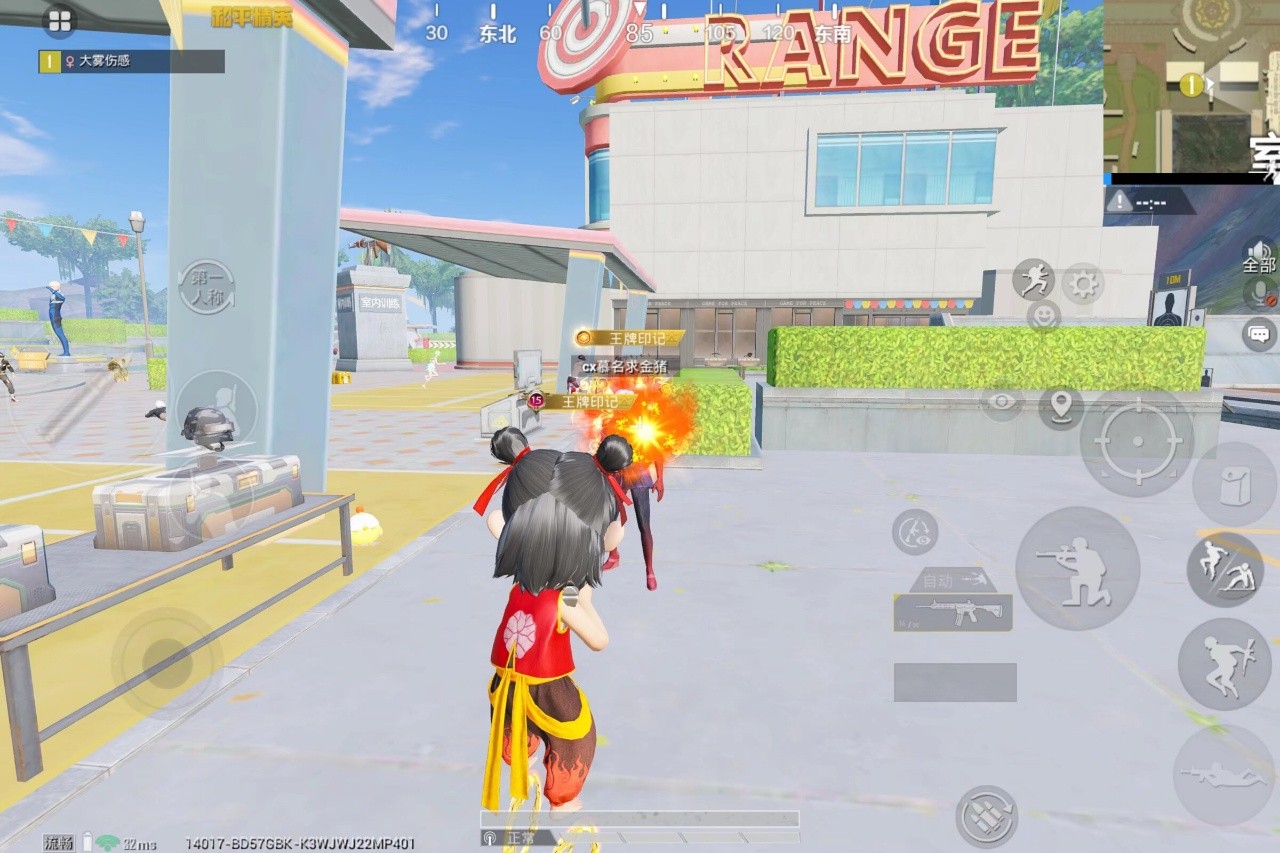Open settings with the gear icon
Image resolution: width=1280 pixels, height=853 pixels.
[x=1082, y=284]
